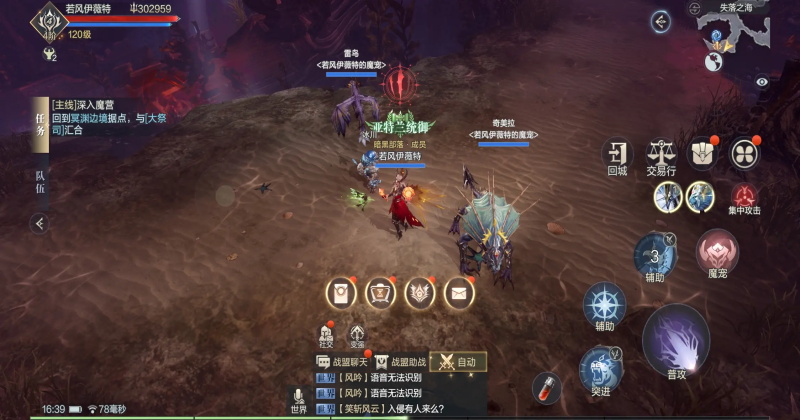
Task: Open the envelope mail icon
Action: (459, 293)
